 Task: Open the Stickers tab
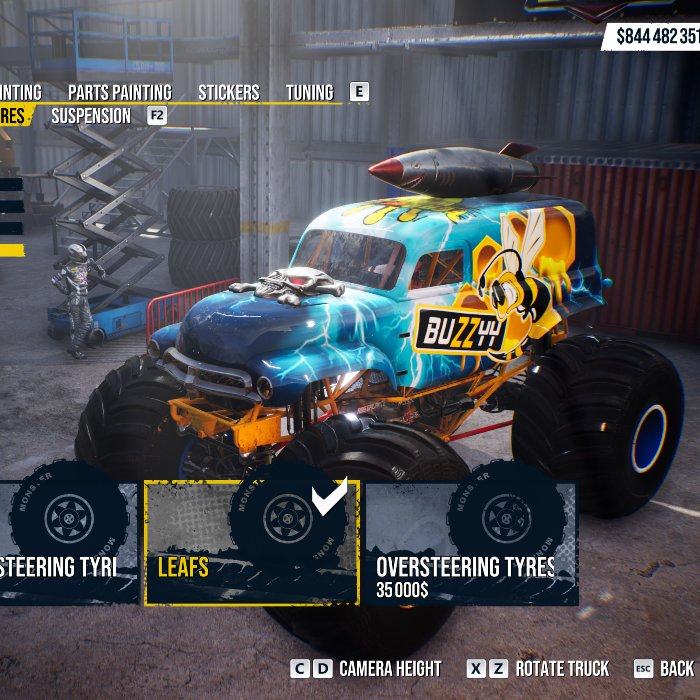pos(228,92)
